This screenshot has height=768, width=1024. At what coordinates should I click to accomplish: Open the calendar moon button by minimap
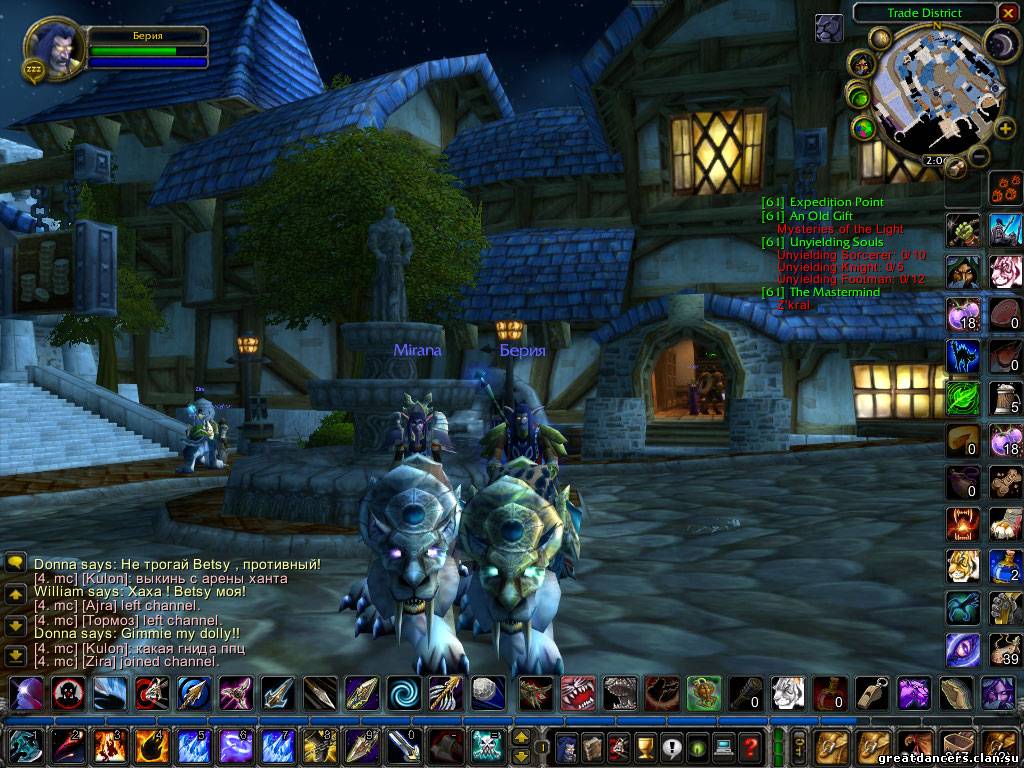(1000, 43)
